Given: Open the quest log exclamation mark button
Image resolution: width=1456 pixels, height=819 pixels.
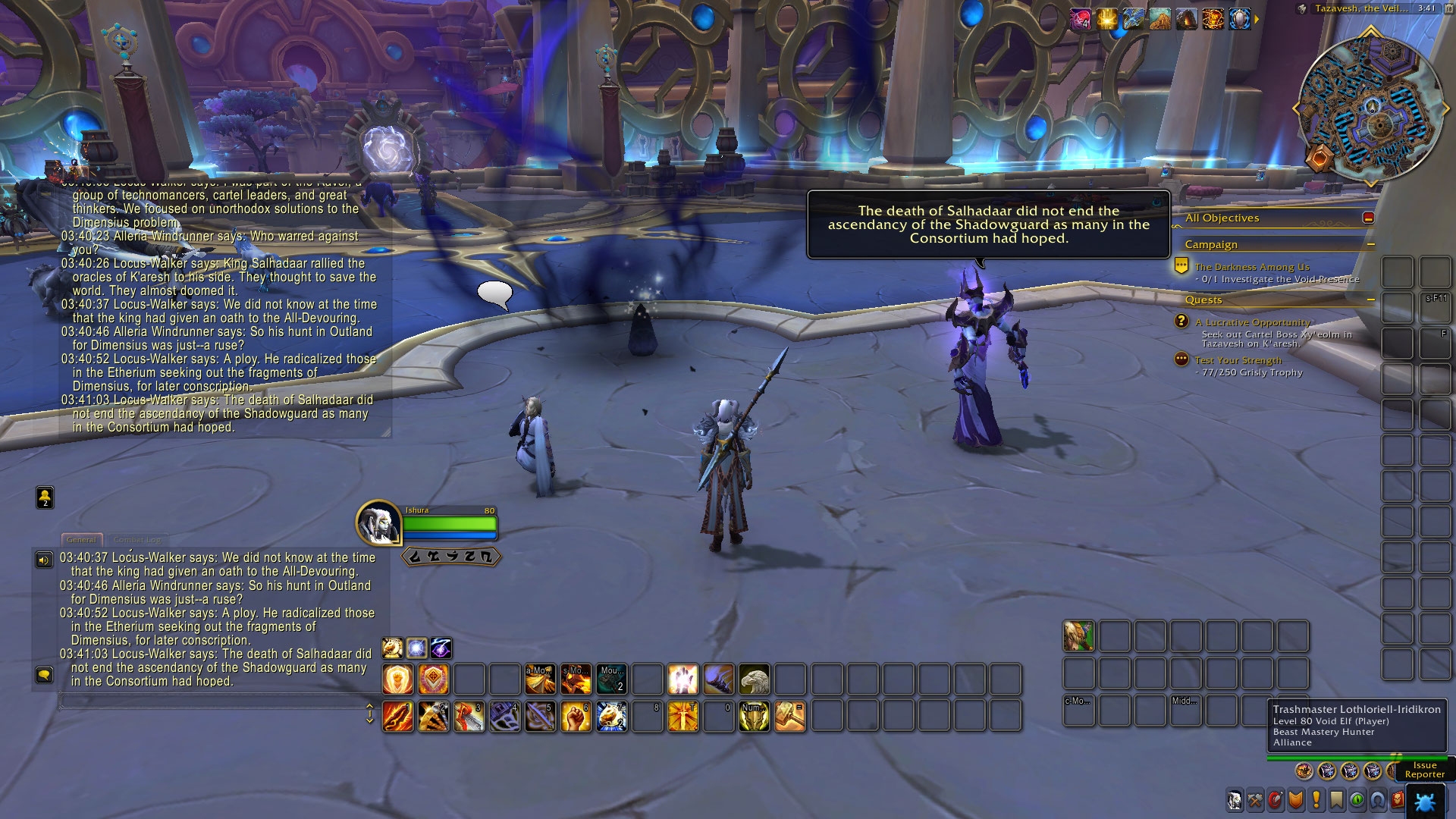Looking at the screenshot, I should tap(1316, 800).
